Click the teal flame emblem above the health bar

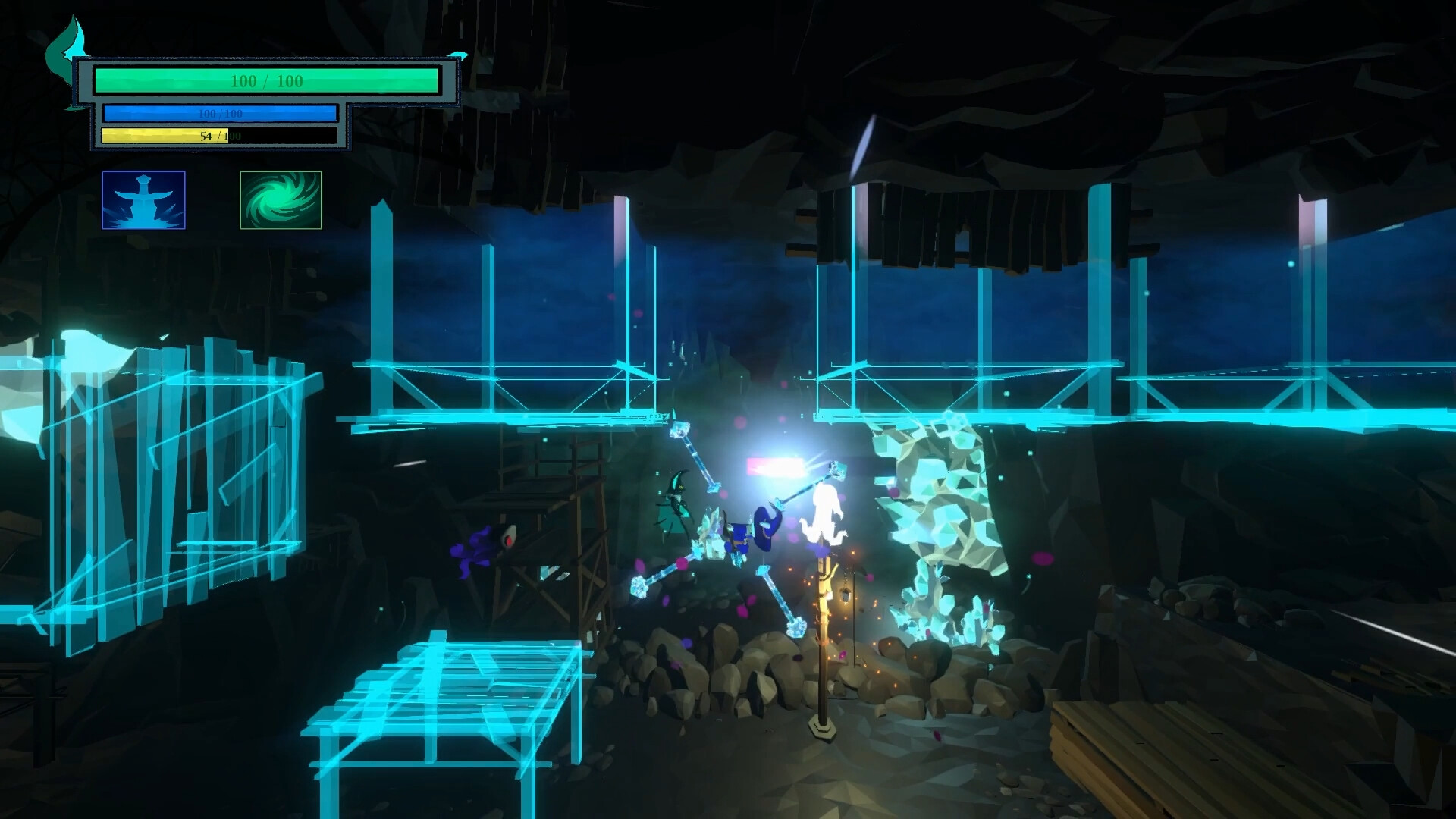tap(67, 49)
